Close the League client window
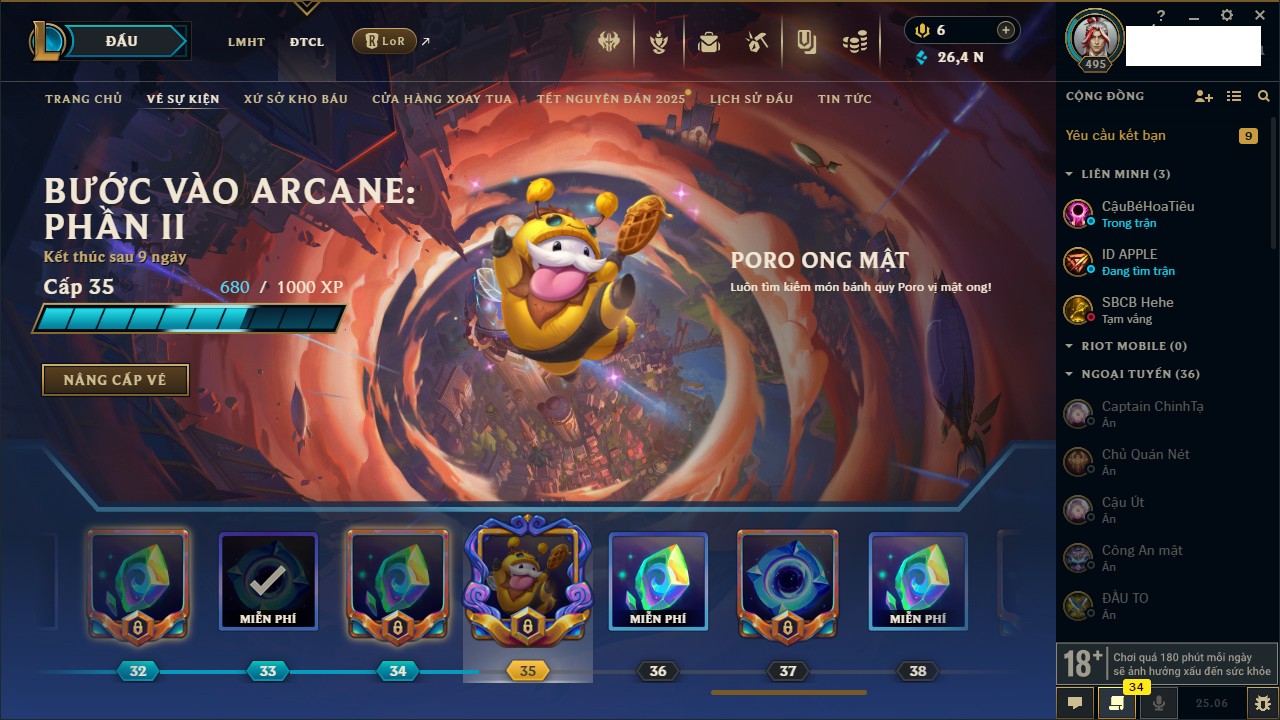Screen dimensions: 1280x720 click(1260, 15)
